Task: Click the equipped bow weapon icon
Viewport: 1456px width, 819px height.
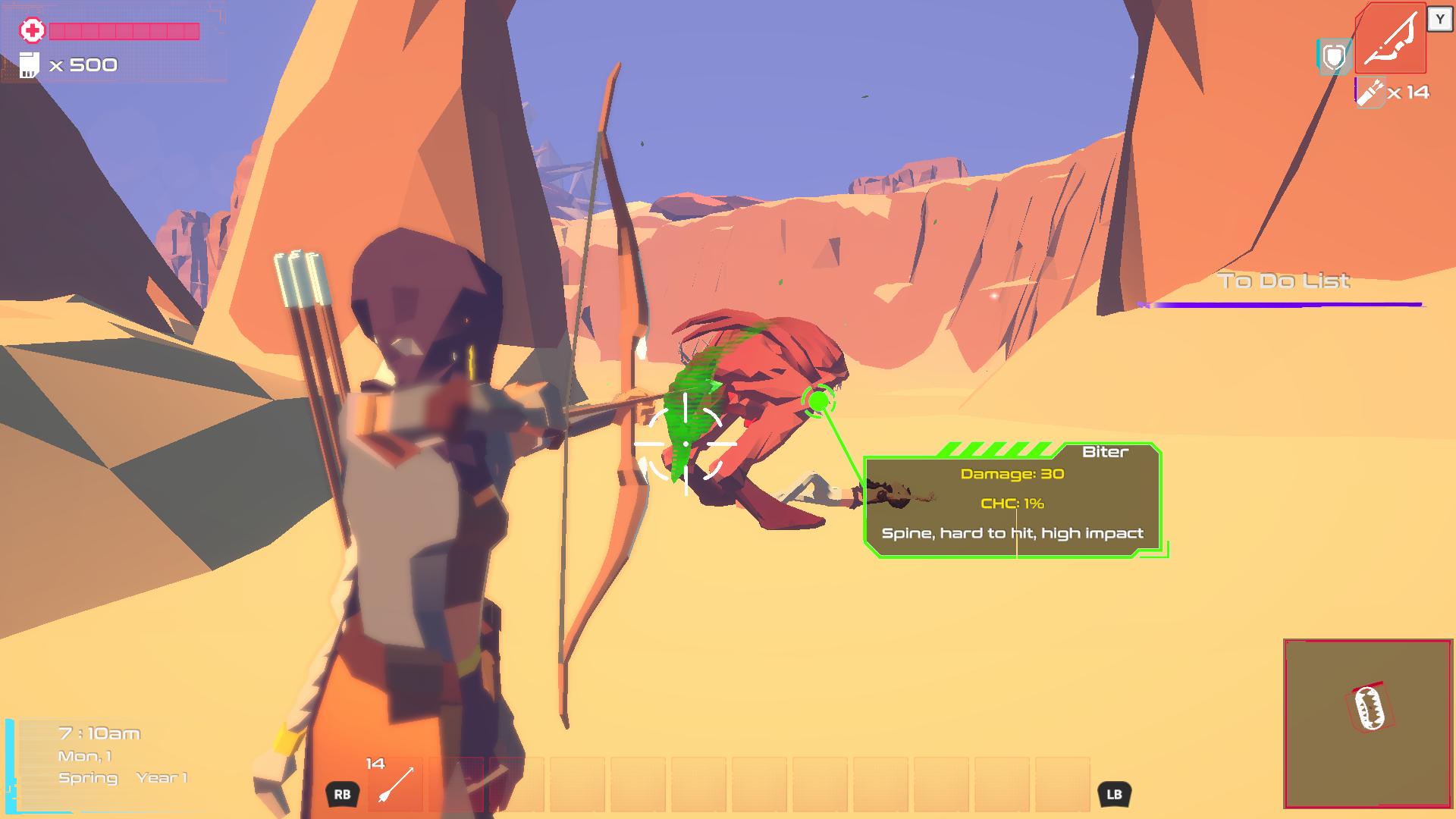Action: tap(1390, 39)
